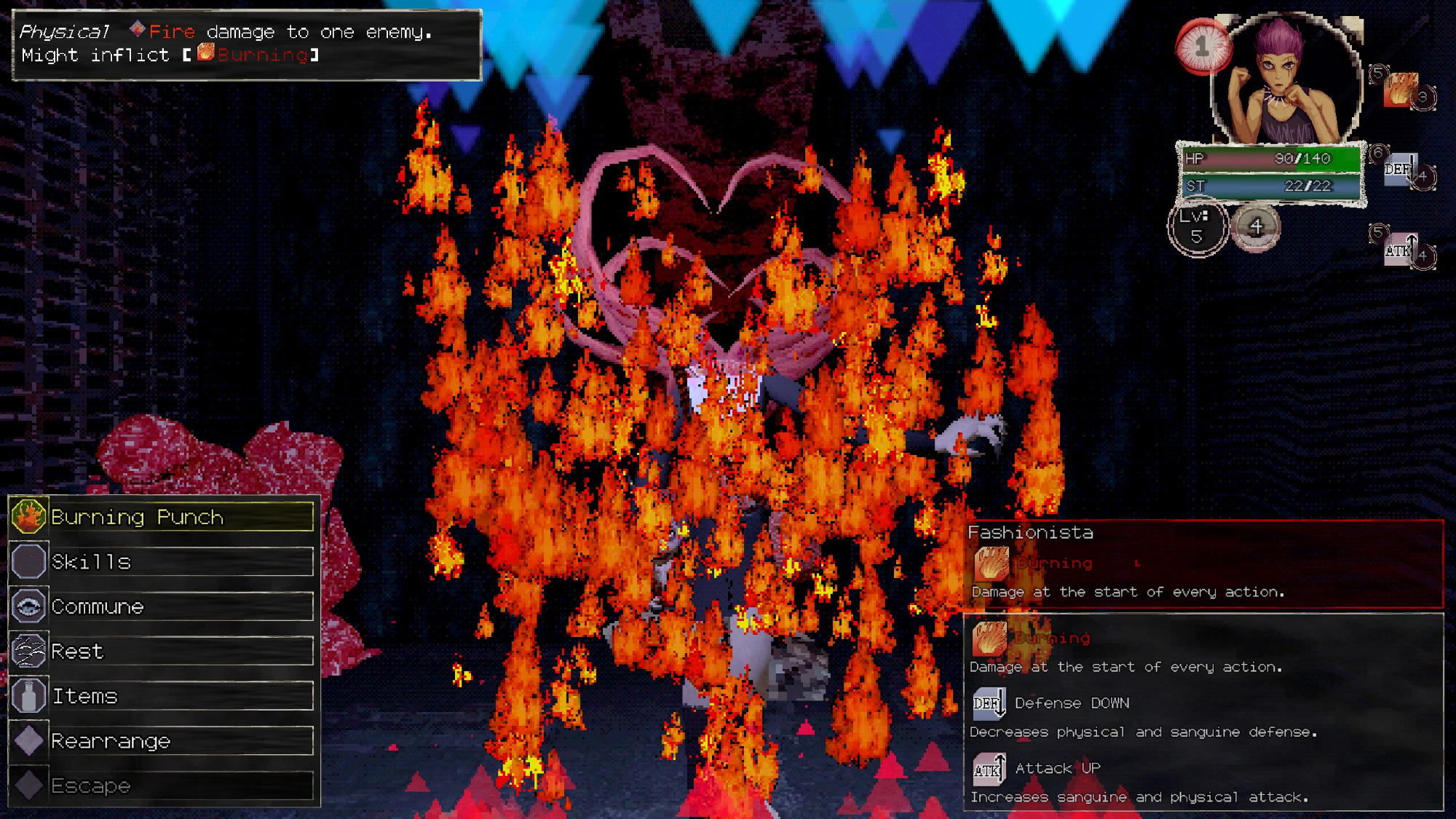
Task: Click the DEF down status icon near the HP bar
Action: 1399,170
